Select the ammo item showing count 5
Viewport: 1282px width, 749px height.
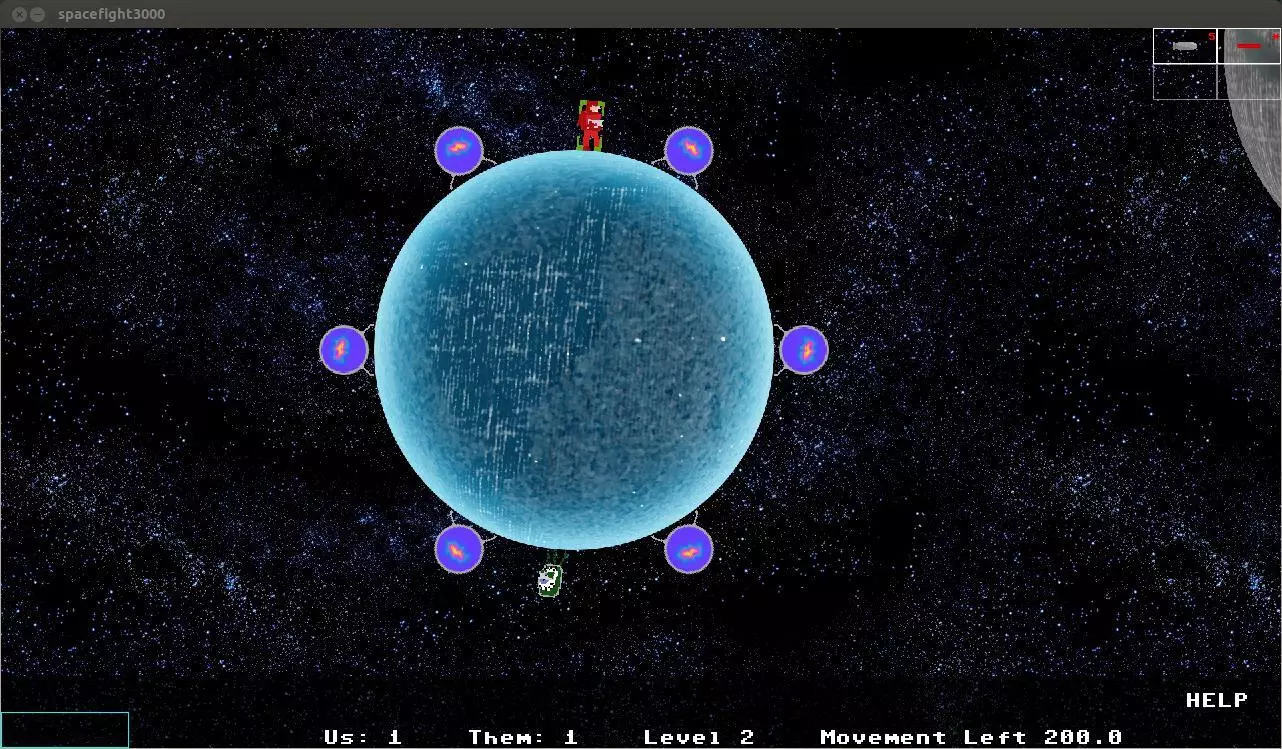coord(1185,46)
